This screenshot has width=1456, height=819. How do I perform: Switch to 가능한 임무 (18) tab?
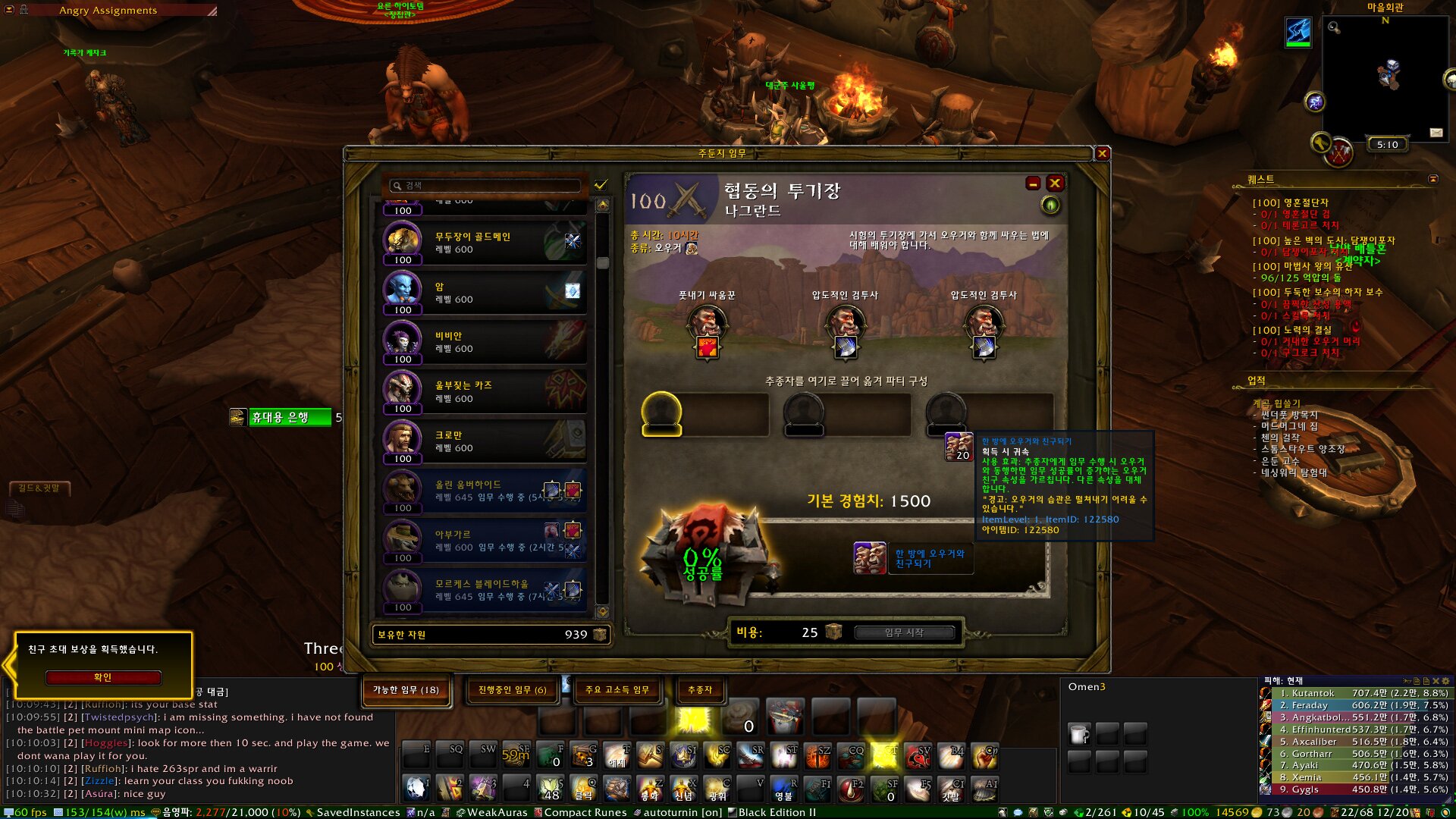click(406, 690)
